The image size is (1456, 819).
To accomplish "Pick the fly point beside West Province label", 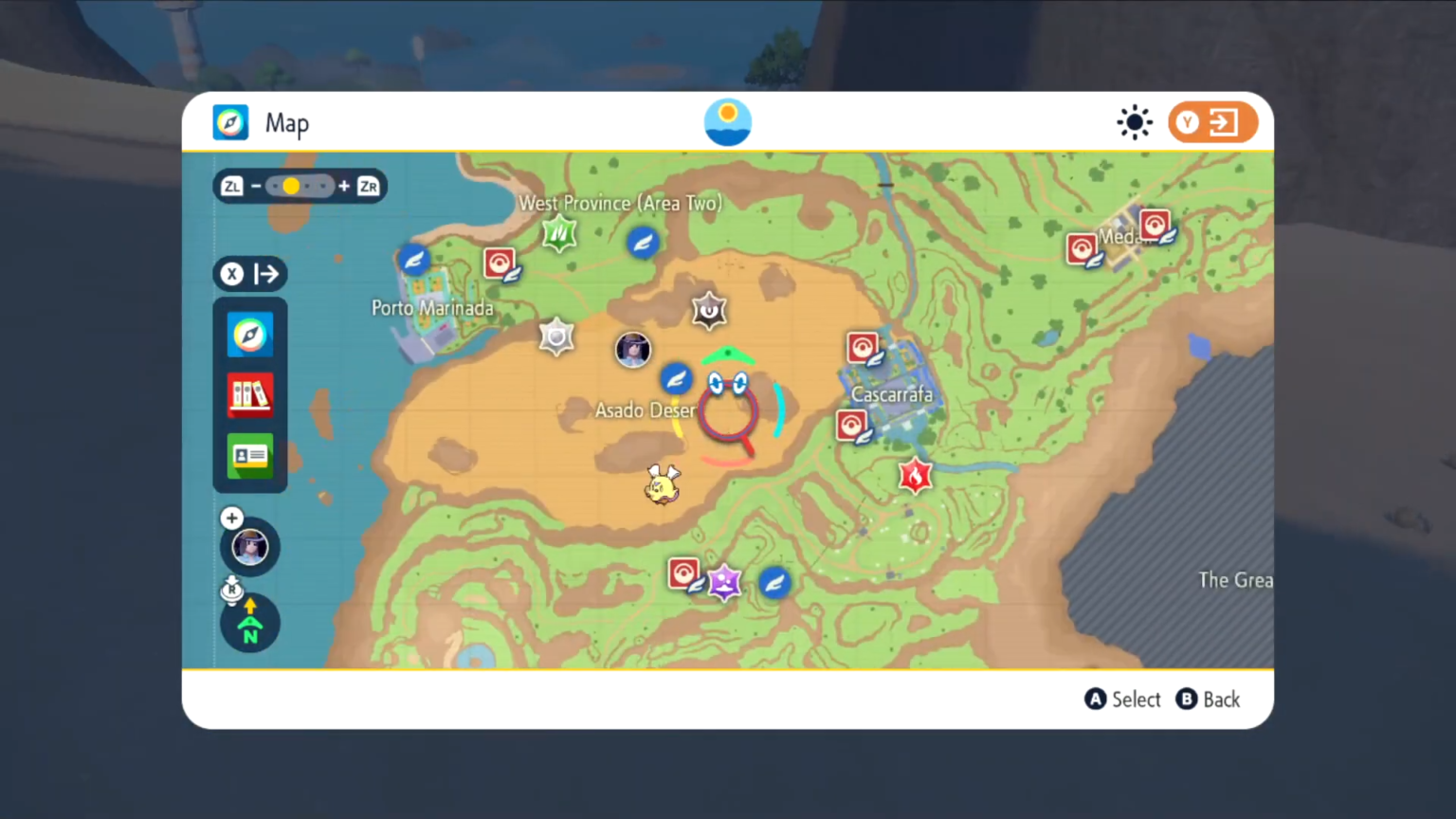I will pyautogui.click(x=643, y=243).
